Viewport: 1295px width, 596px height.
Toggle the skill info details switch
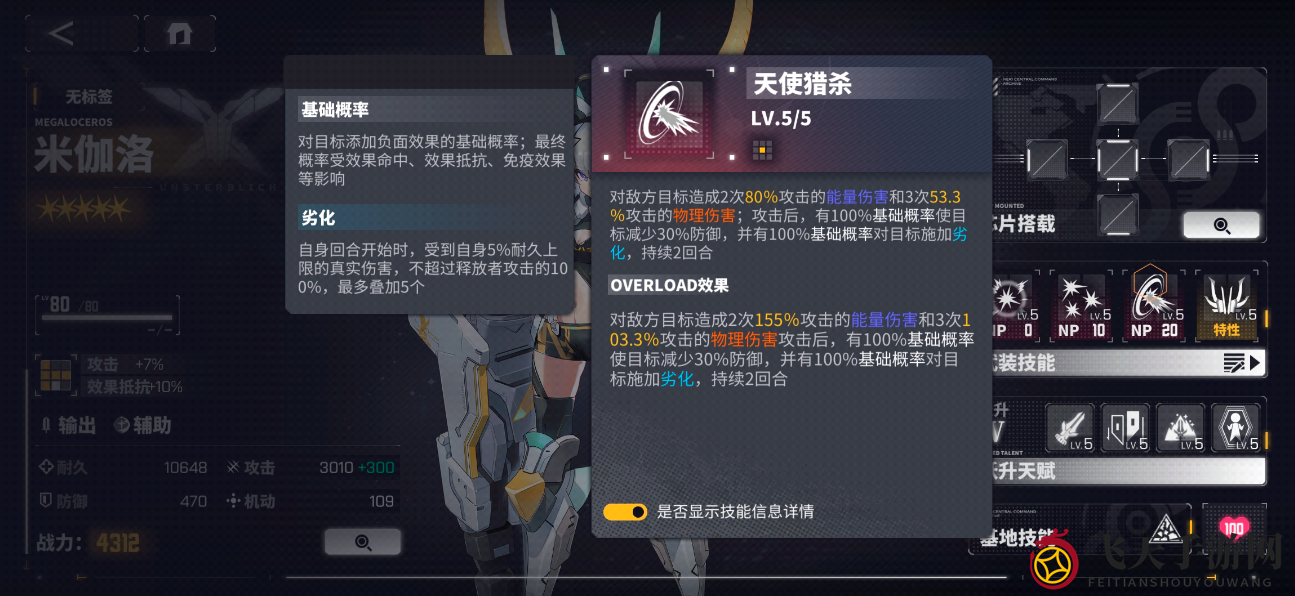pyautogui.click(x=625, y=512)
